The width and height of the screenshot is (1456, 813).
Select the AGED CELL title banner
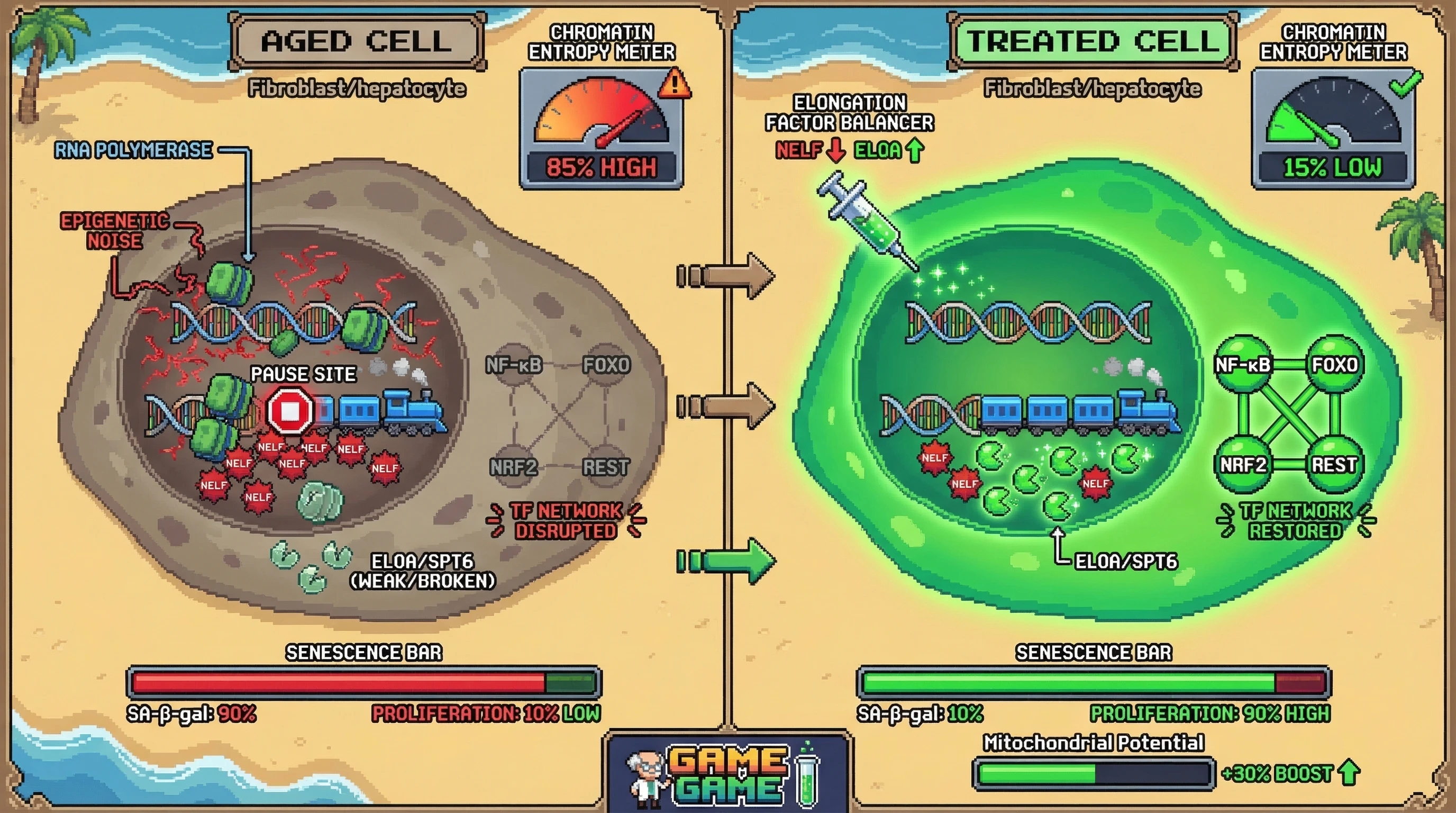pyautogui.click(x=357, y=42)
